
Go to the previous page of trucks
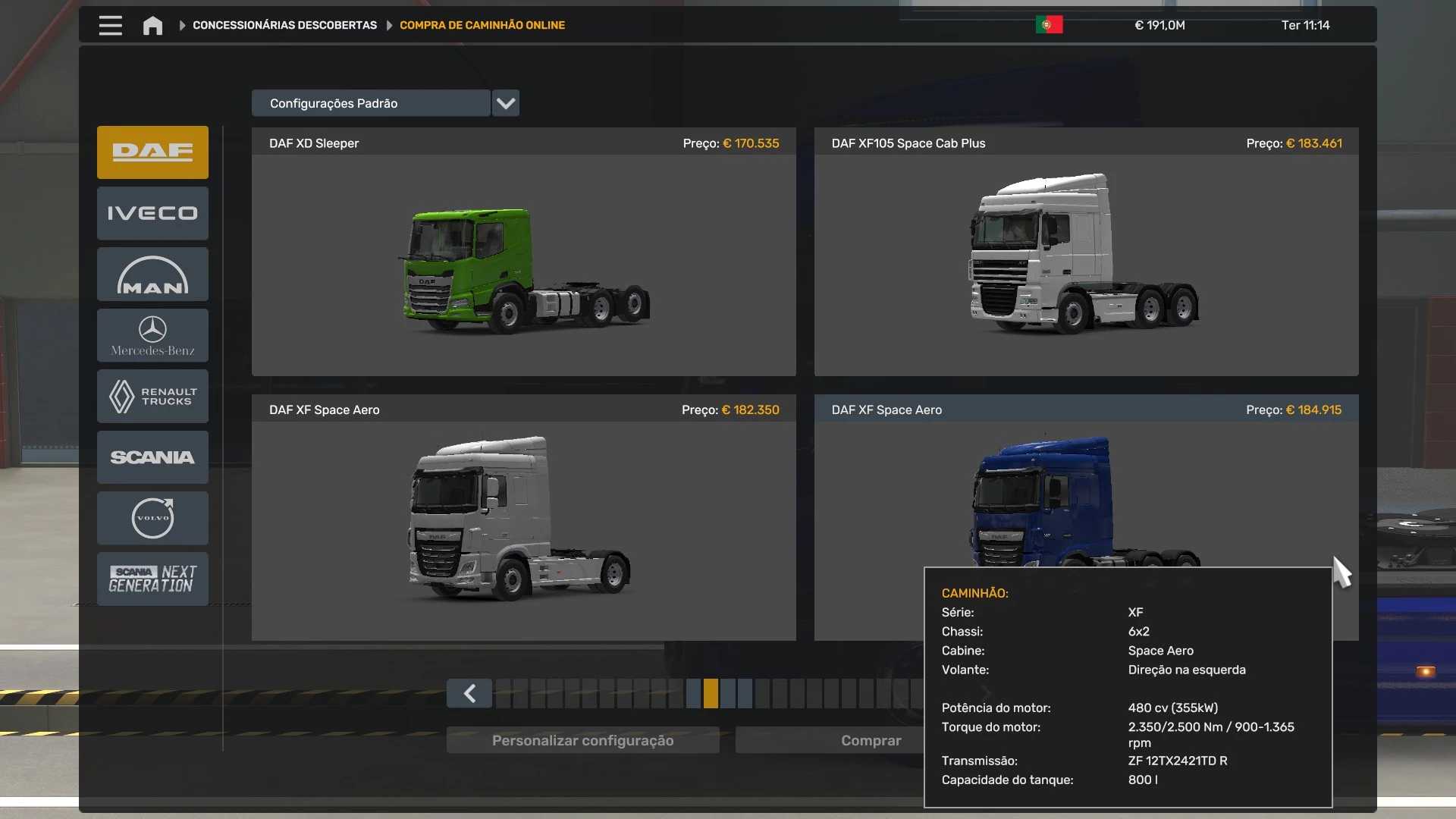tap(469, 693)
